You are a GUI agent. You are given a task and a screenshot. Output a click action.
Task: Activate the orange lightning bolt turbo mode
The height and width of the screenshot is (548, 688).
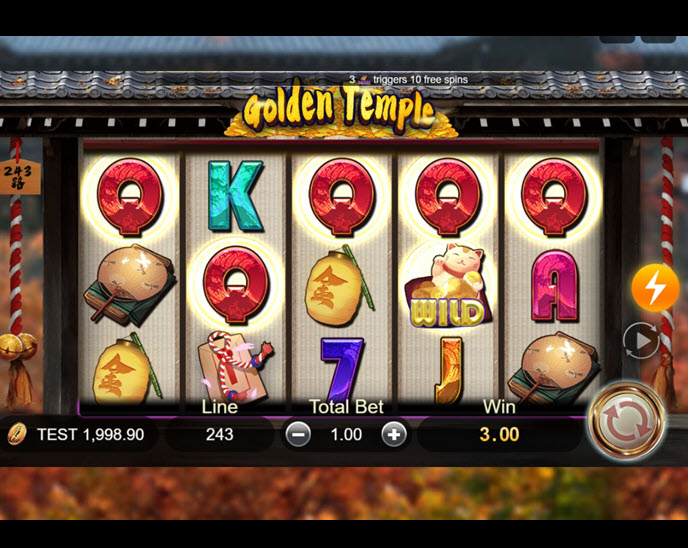[x=655, y=288]
